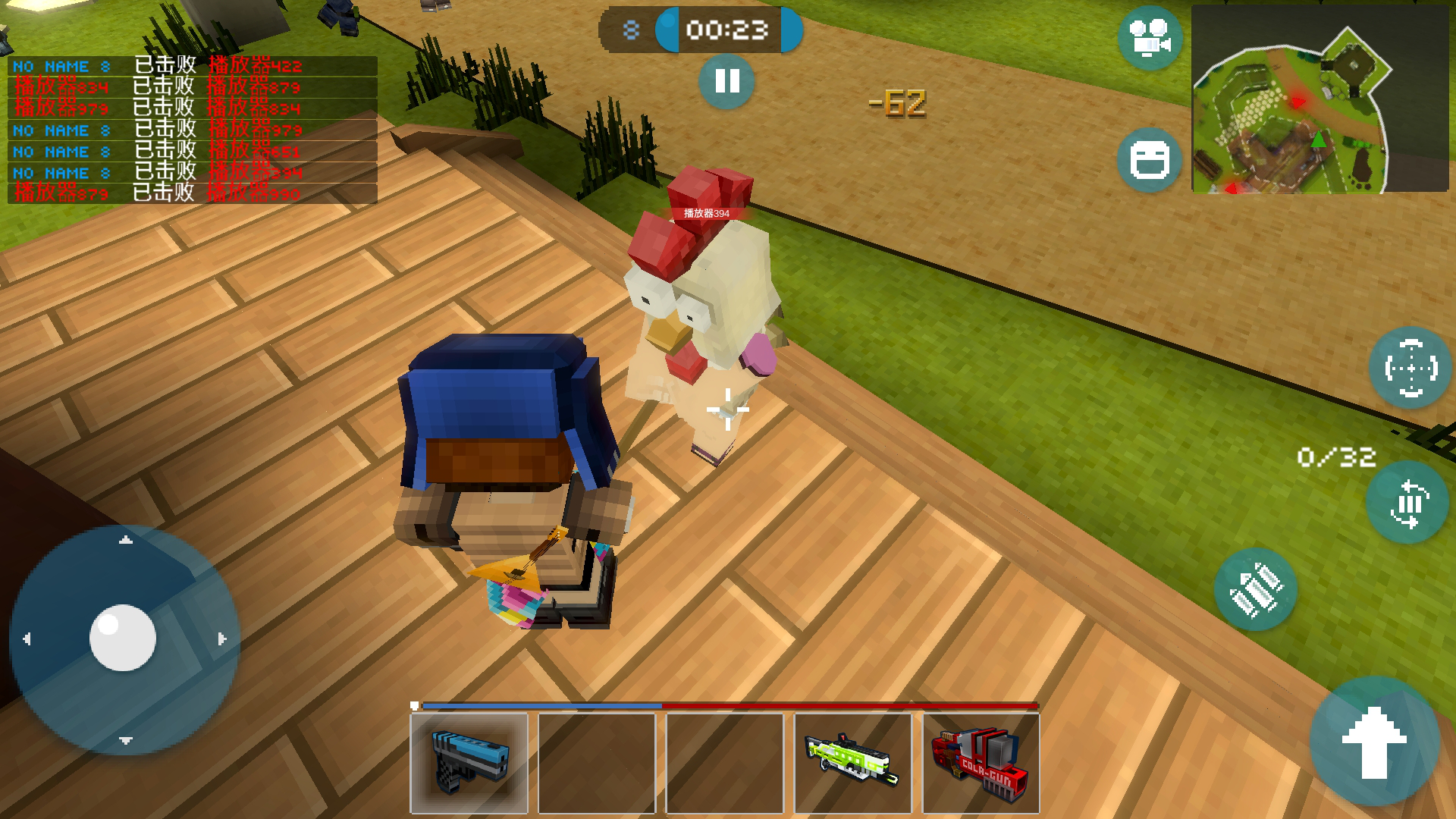This screenshot has height=819, width=1456.
Task: Jump with the up arrow button
Action: pyautogui.click(x=1374, y=742)
